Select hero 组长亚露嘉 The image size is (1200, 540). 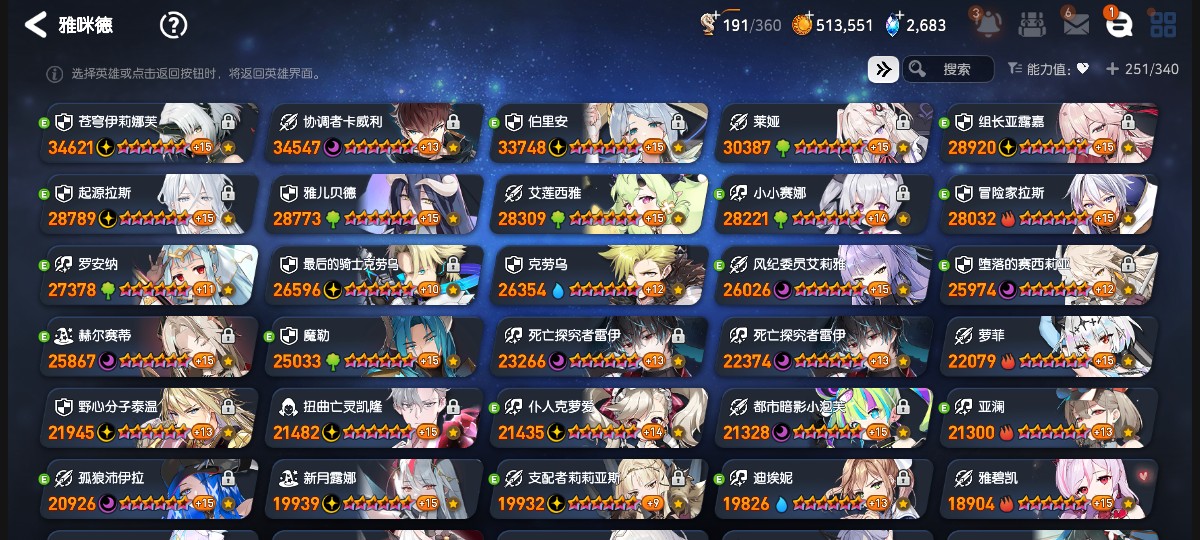[x=1050, y=133]
